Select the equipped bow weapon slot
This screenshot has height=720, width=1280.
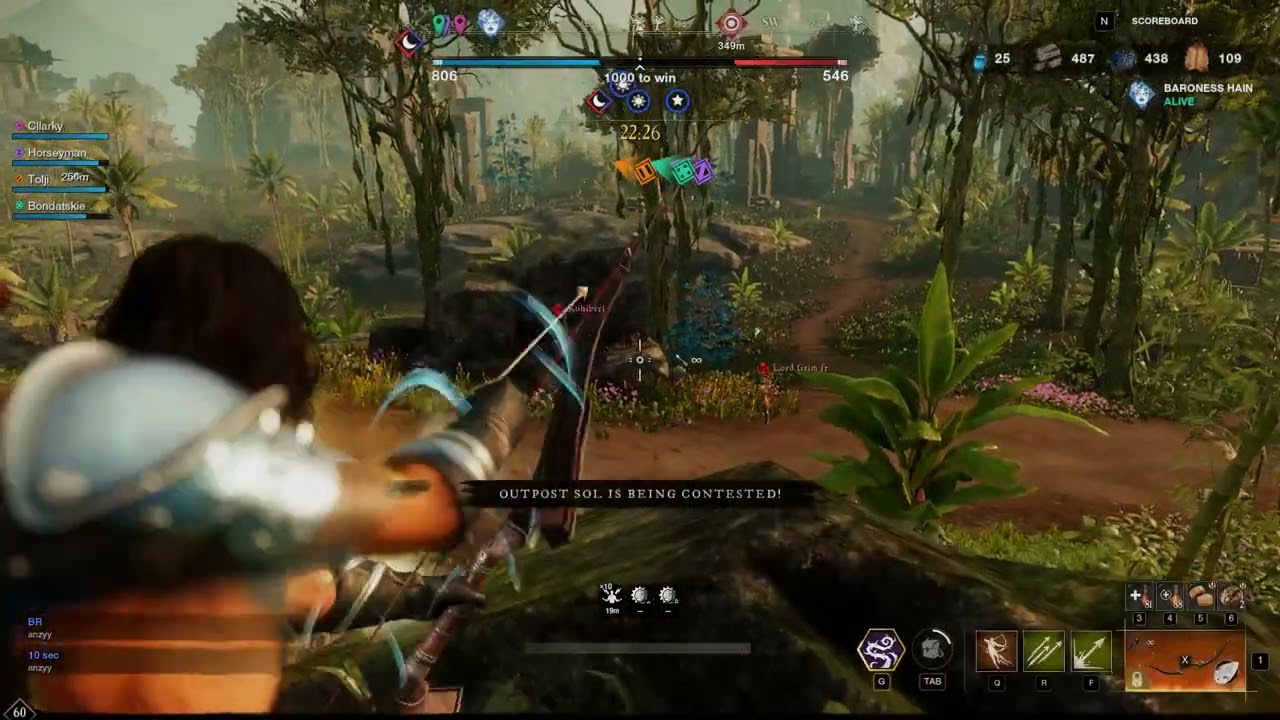(x=1185, y=661)
